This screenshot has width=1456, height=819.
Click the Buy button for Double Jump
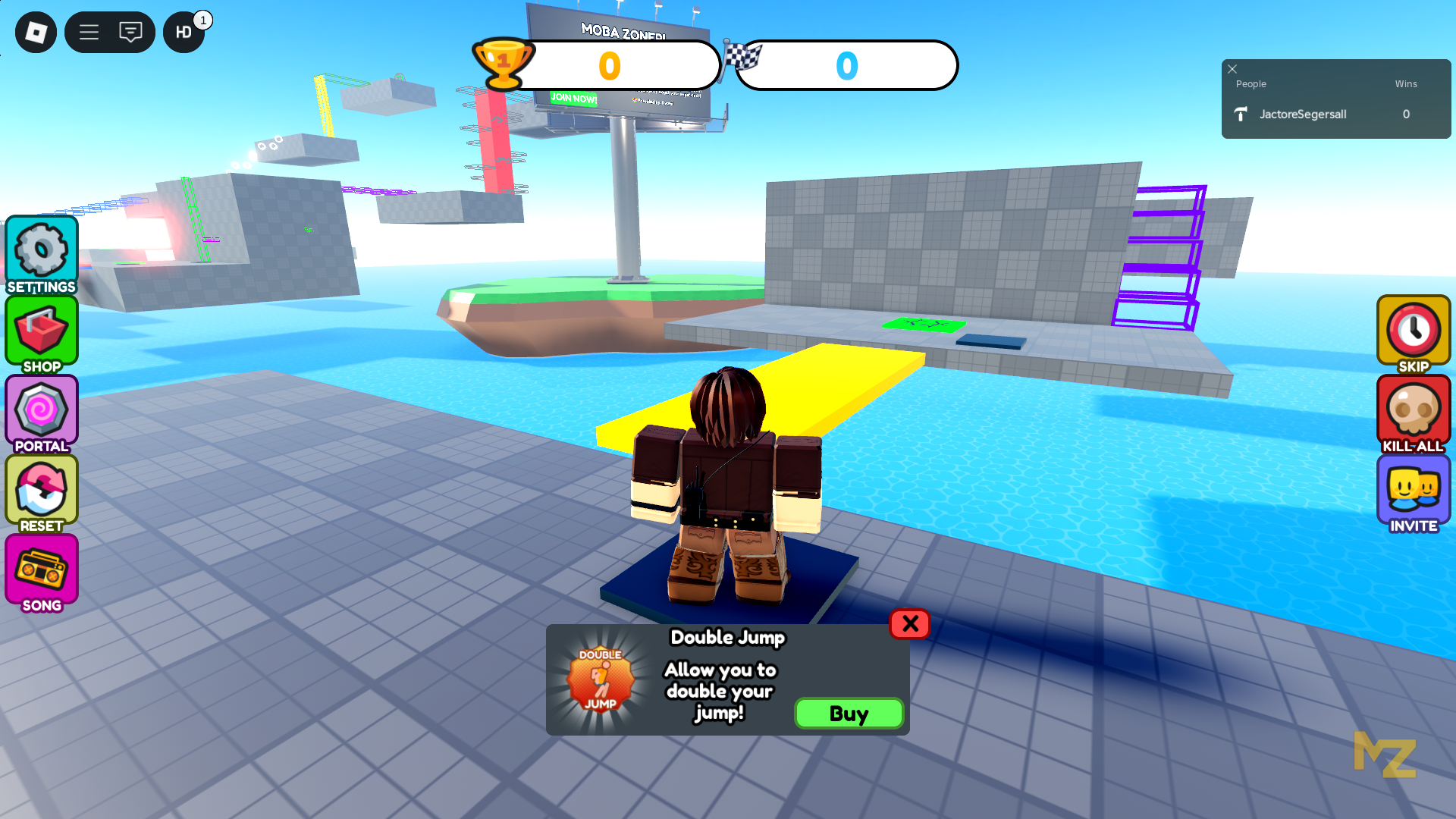tap(849, 713)
